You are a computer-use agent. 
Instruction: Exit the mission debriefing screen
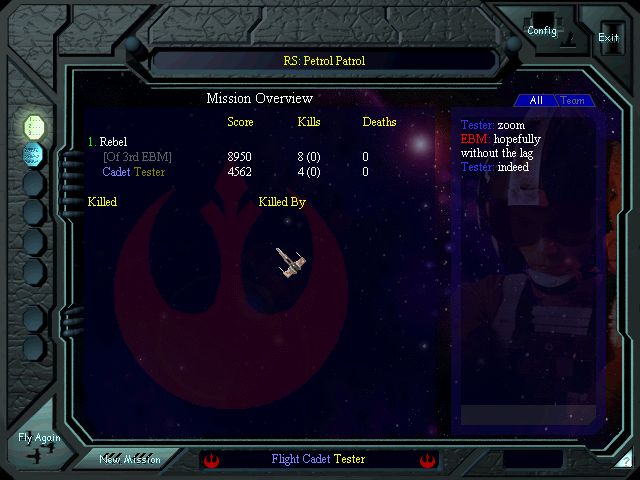tap(608, 35)
